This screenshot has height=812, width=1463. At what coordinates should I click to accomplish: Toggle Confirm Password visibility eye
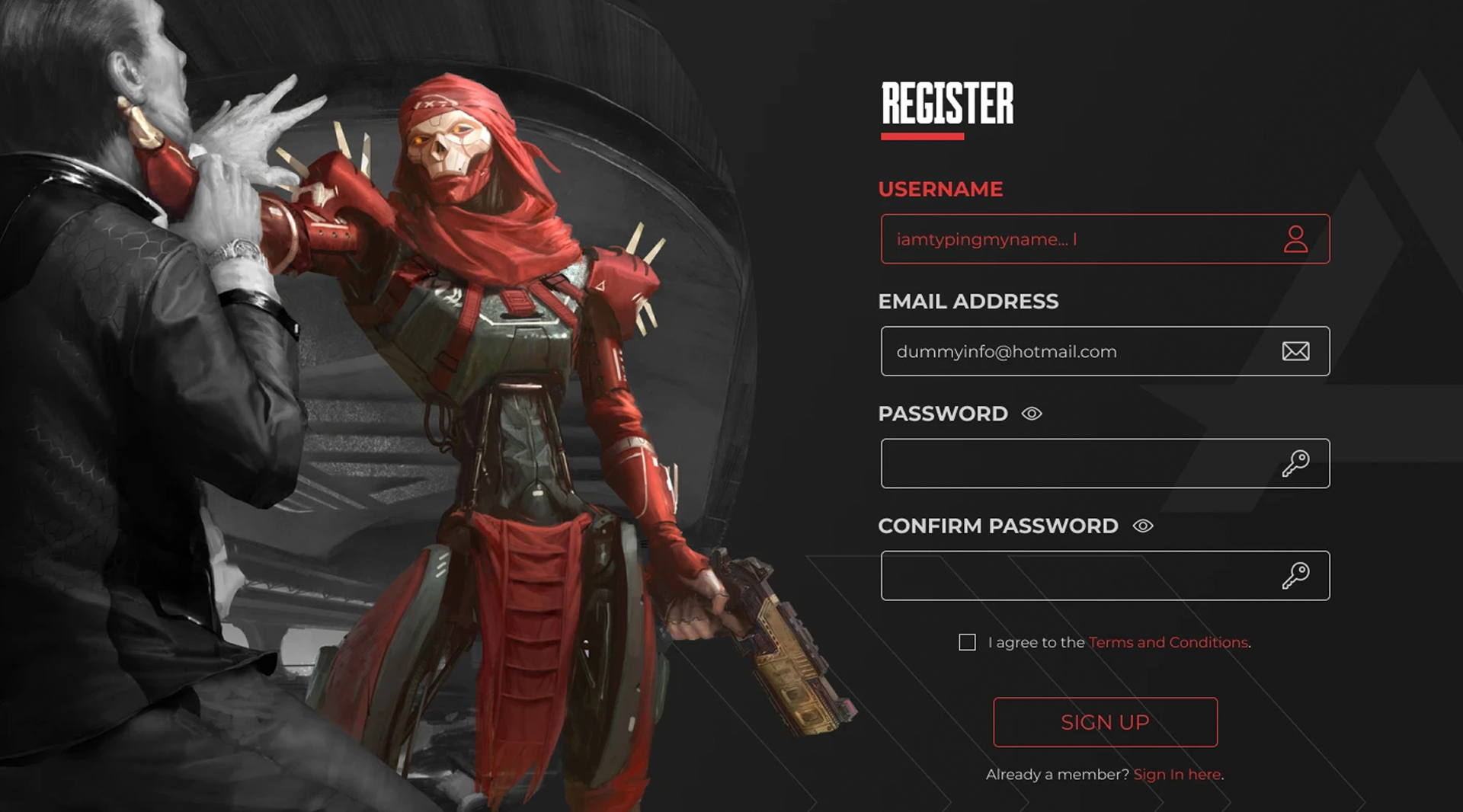tap(1143, 526)
